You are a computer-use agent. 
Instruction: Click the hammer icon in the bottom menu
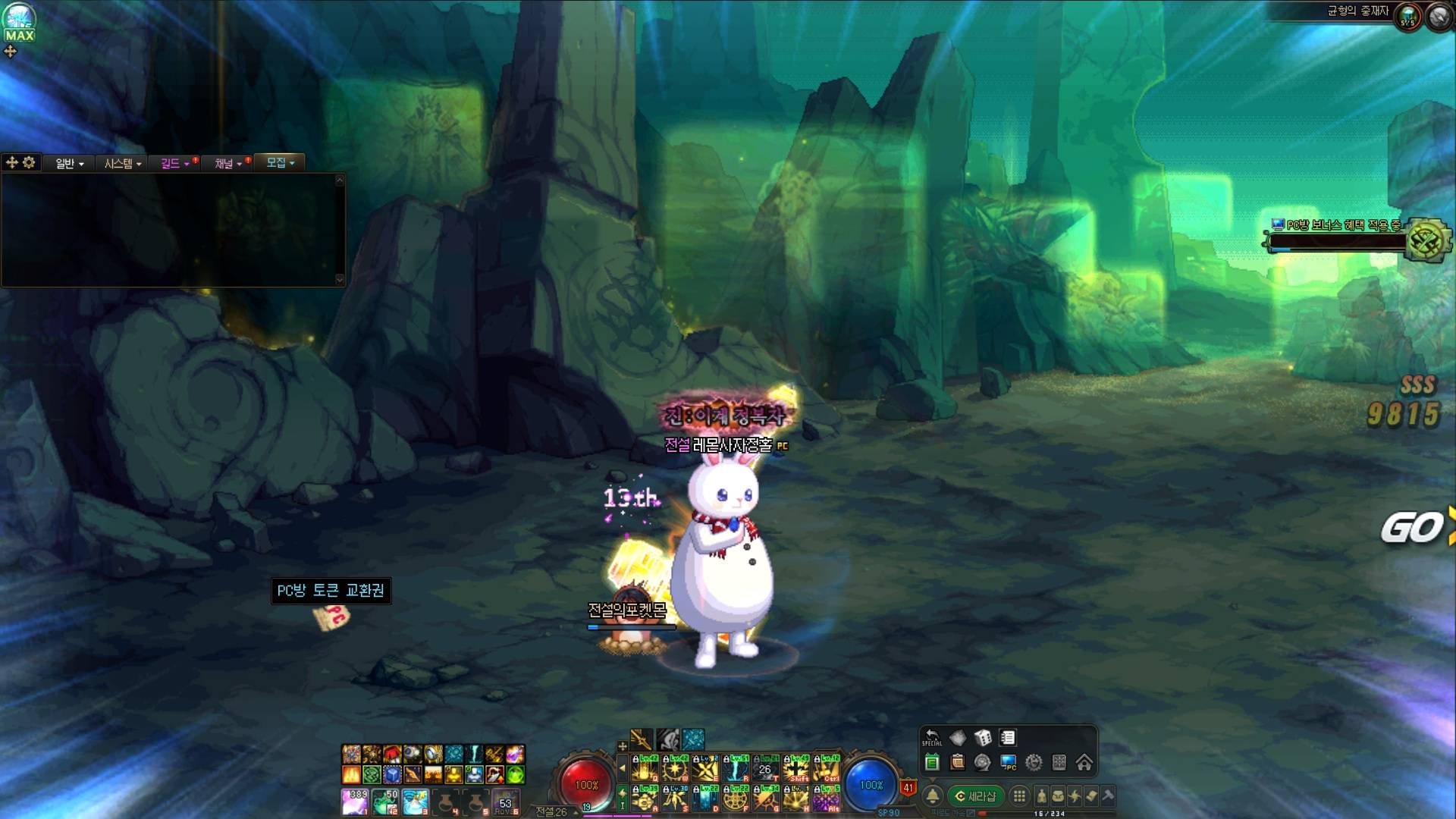(x=1108, y=796)
